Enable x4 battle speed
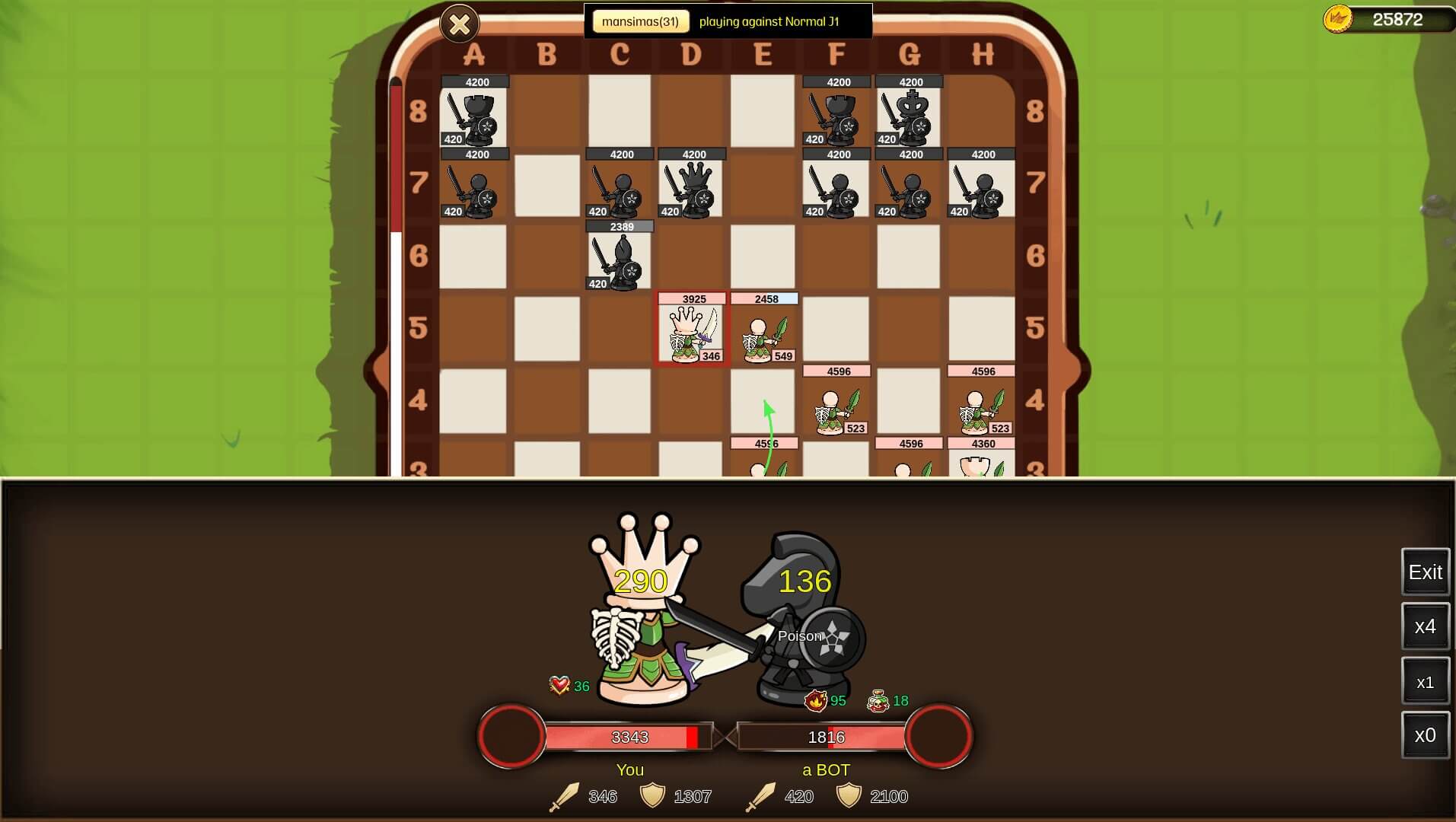This screenshot has width=1456, height=822. coord(1425,626)
